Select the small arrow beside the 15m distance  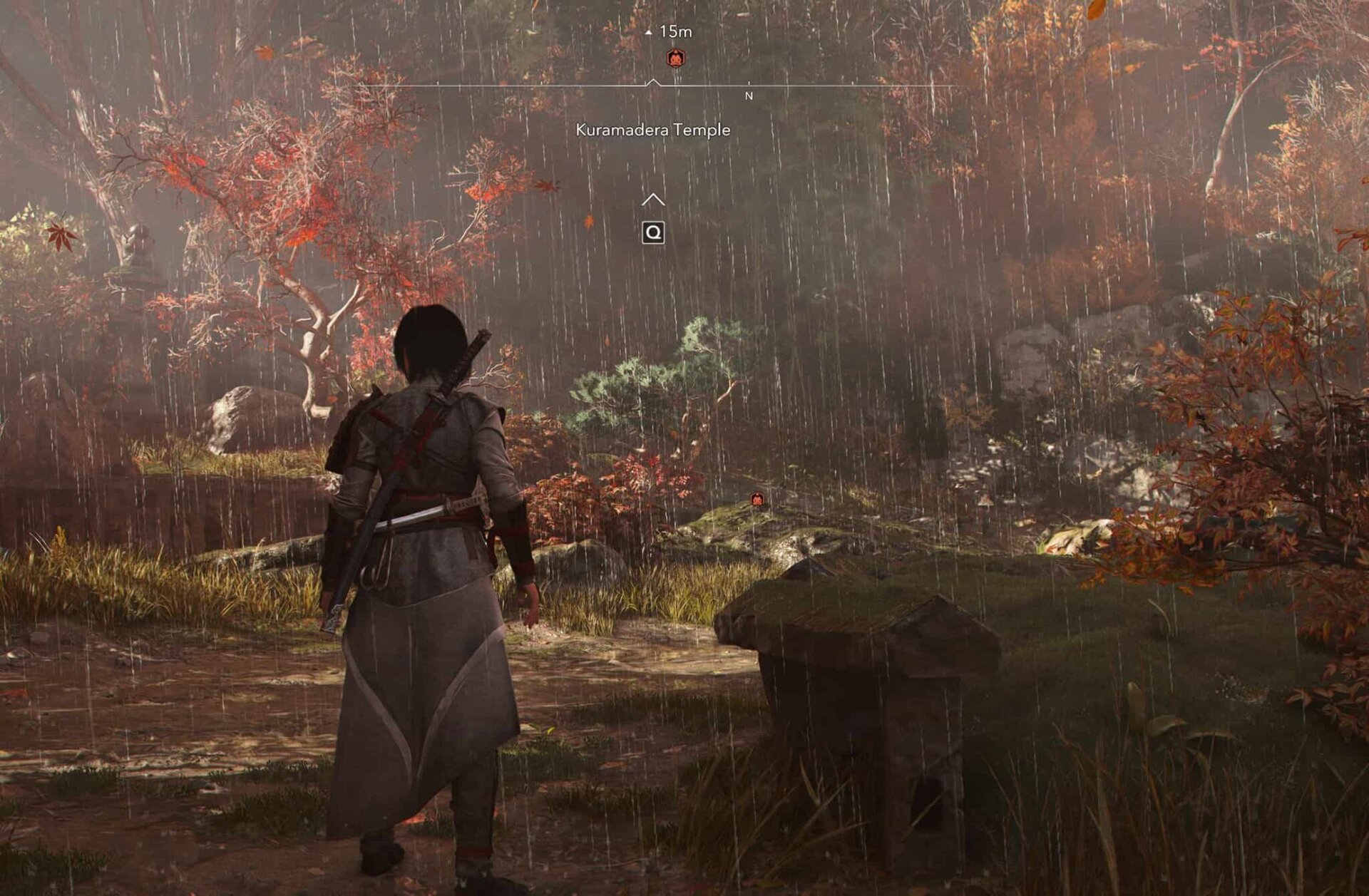[x=648, y=32]
